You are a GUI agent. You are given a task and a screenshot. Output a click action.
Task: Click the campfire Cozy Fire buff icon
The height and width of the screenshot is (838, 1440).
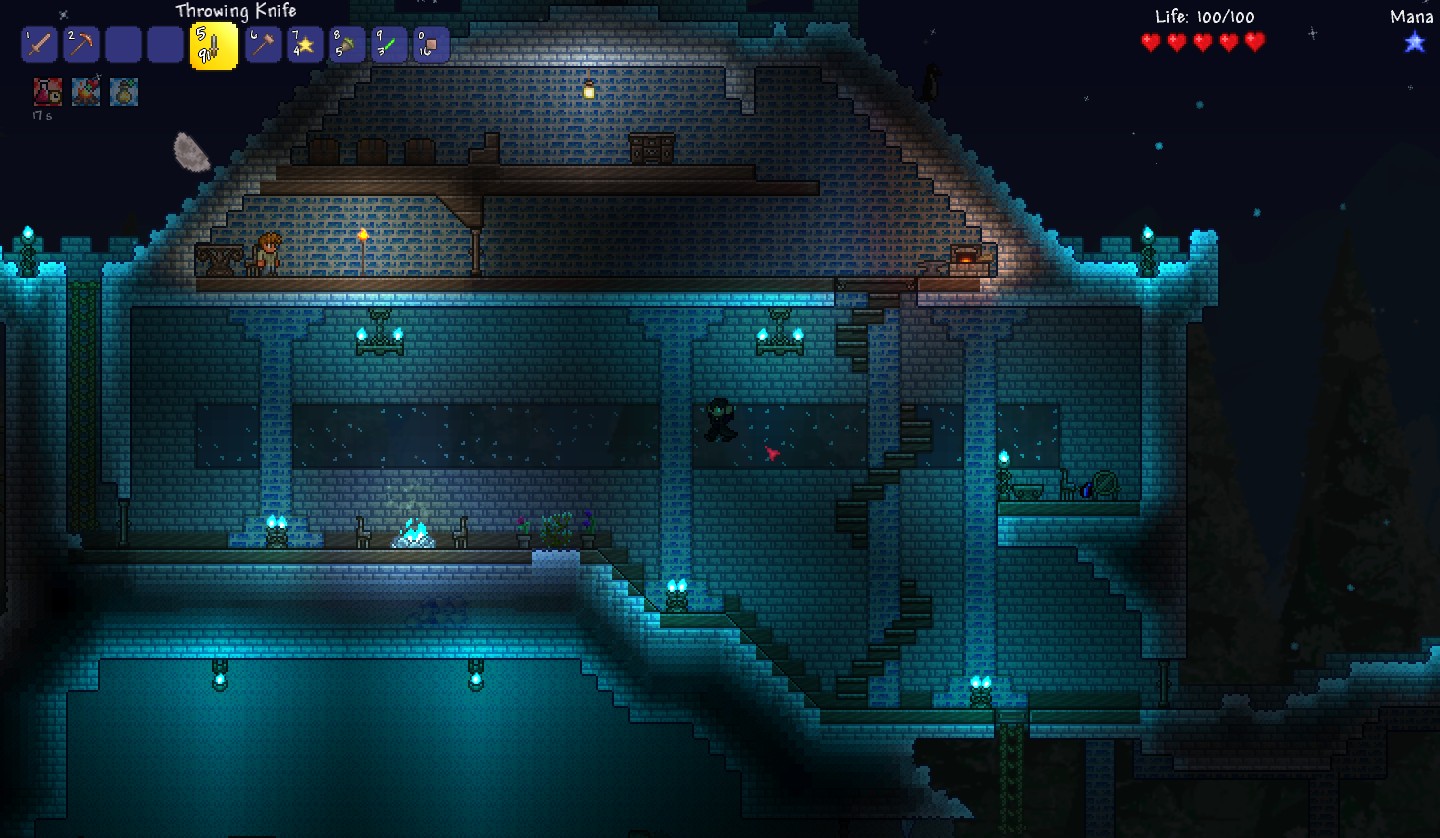(86, 92)
